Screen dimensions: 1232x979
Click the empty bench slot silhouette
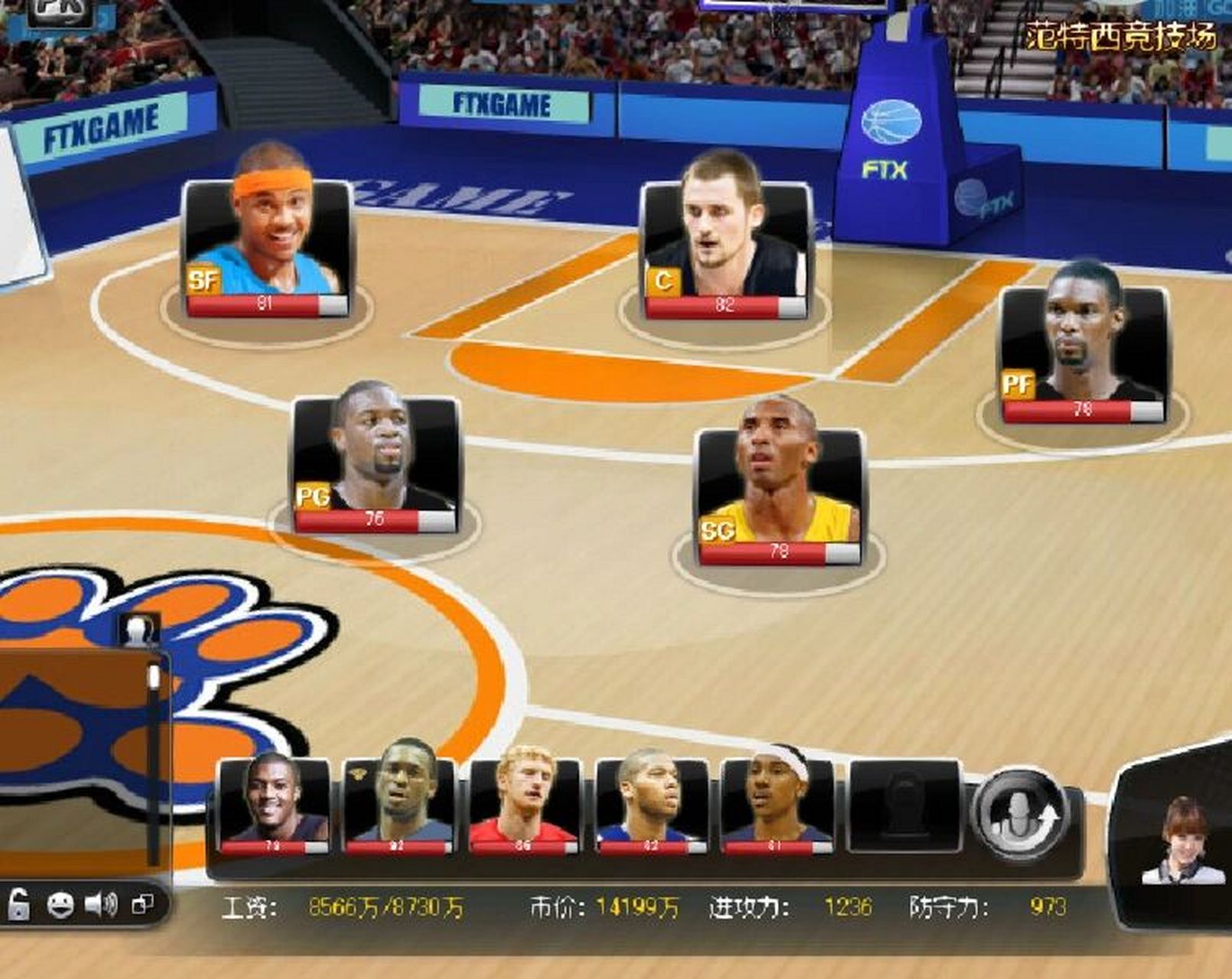(x=905, y=805)
